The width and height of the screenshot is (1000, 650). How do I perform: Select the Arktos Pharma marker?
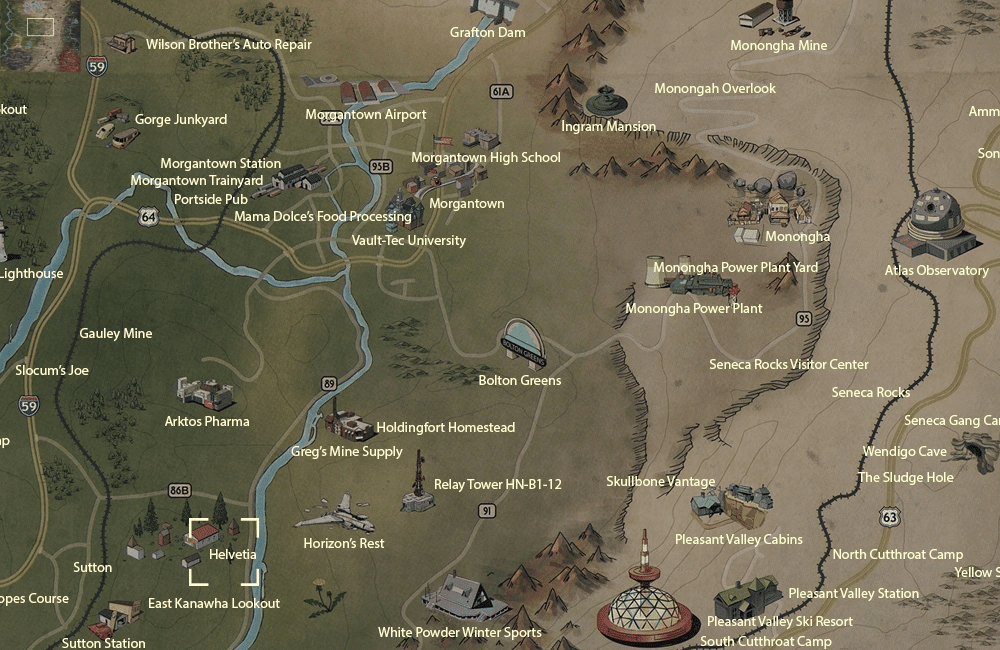click(x=206, y=393)
